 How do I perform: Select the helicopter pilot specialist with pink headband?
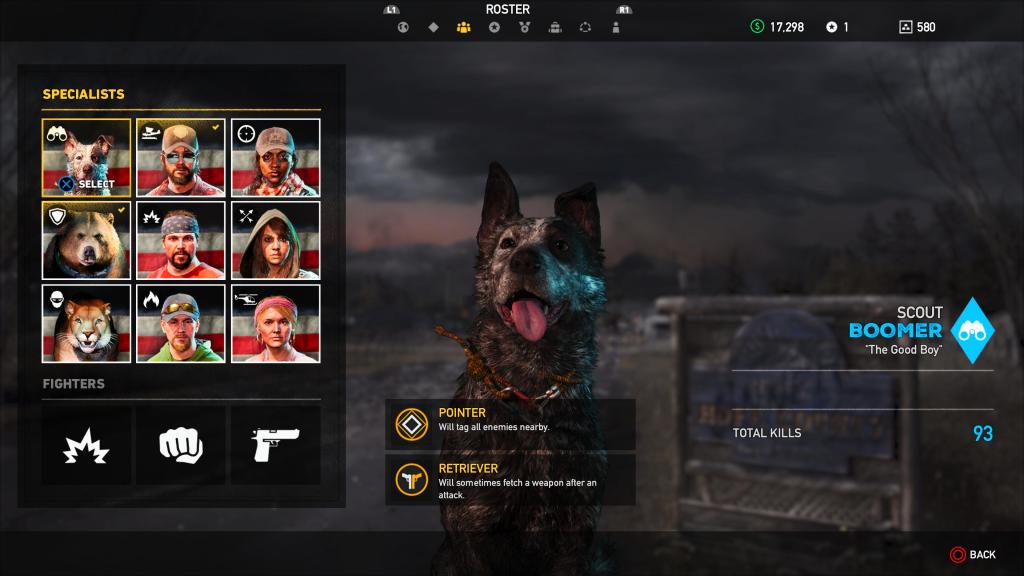point(276,323)
